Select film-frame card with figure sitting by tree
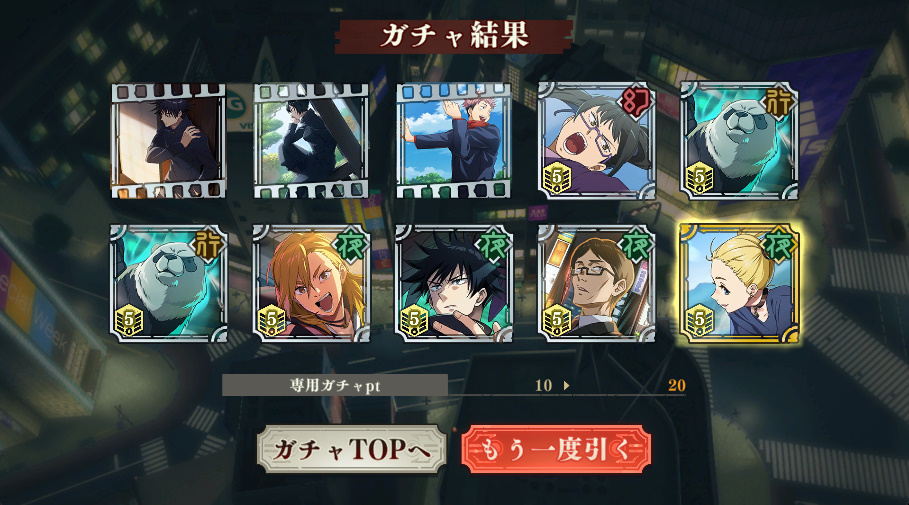Image resolution: width=909 pixels, height=505 pixels. tap(311, 141)
